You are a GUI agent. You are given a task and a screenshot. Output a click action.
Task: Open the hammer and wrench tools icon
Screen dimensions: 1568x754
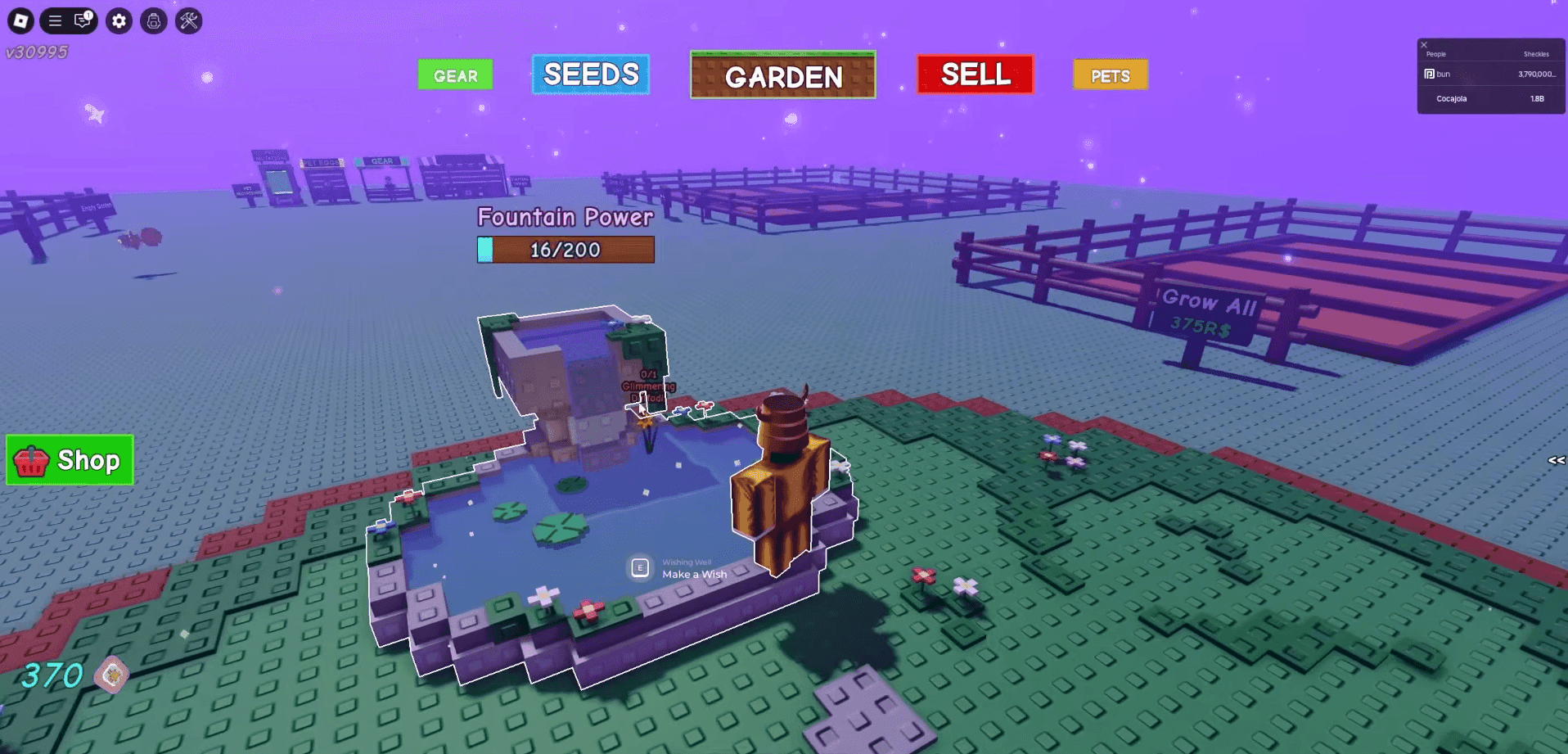(189, 20)
